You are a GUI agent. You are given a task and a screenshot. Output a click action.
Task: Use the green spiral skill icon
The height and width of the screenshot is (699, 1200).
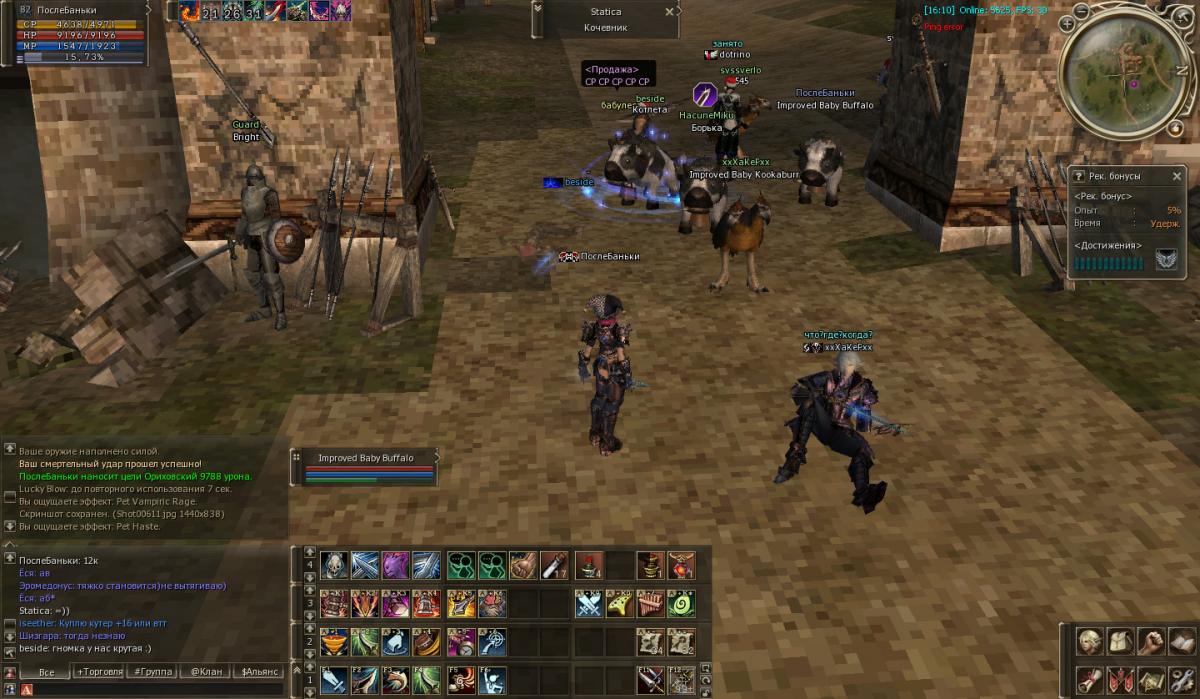tap(681, 604)
